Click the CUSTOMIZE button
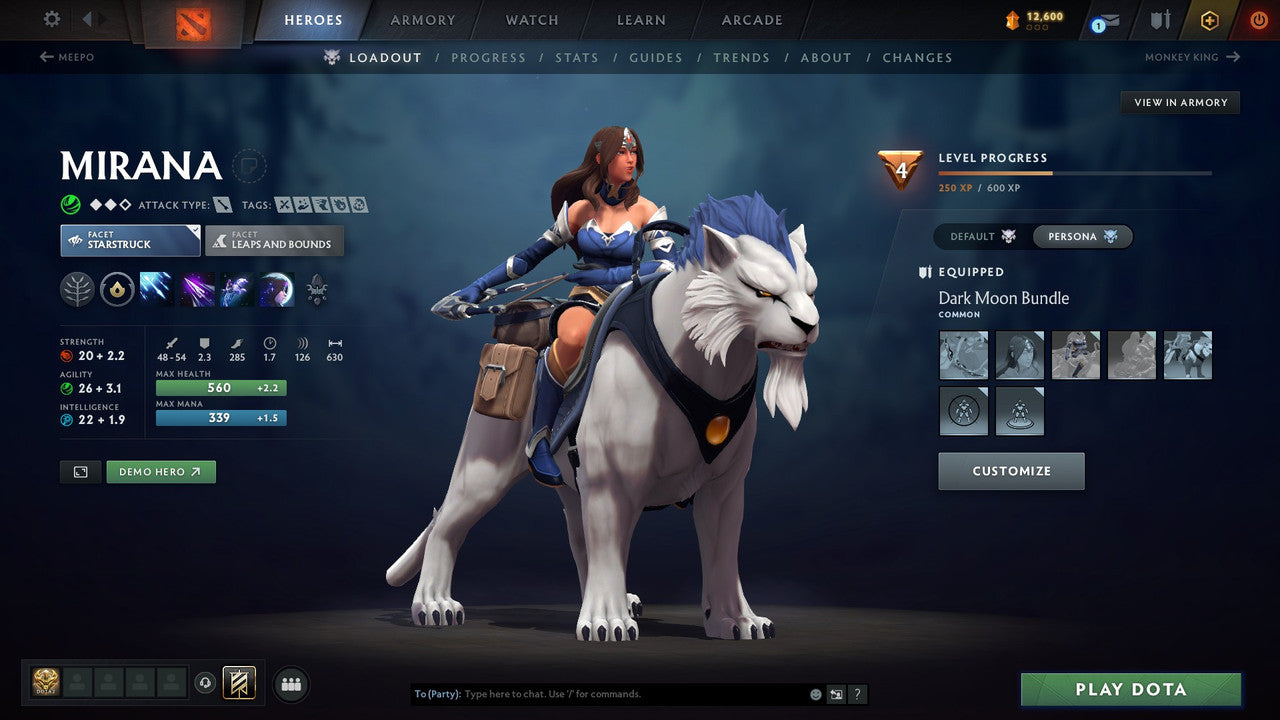Viewport: 1280px width, 720px height. coord(1011,470)
